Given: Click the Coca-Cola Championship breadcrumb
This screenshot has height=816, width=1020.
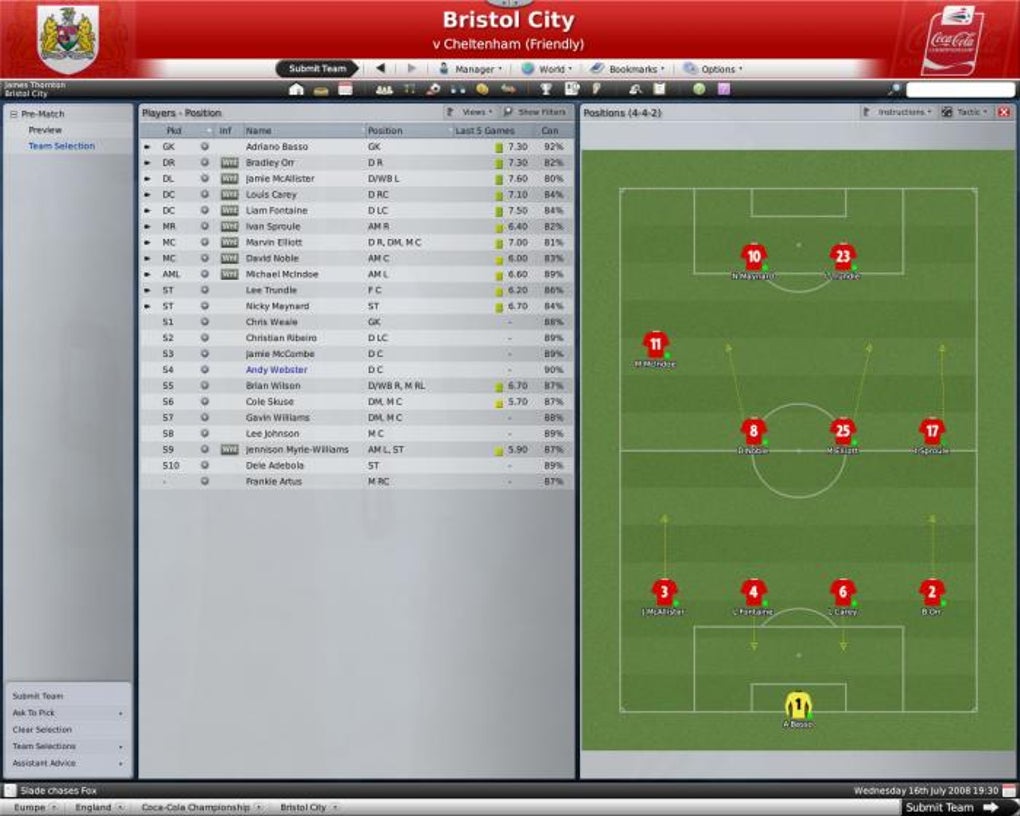Looking at the screenshot, I should [x=194, y=807].
